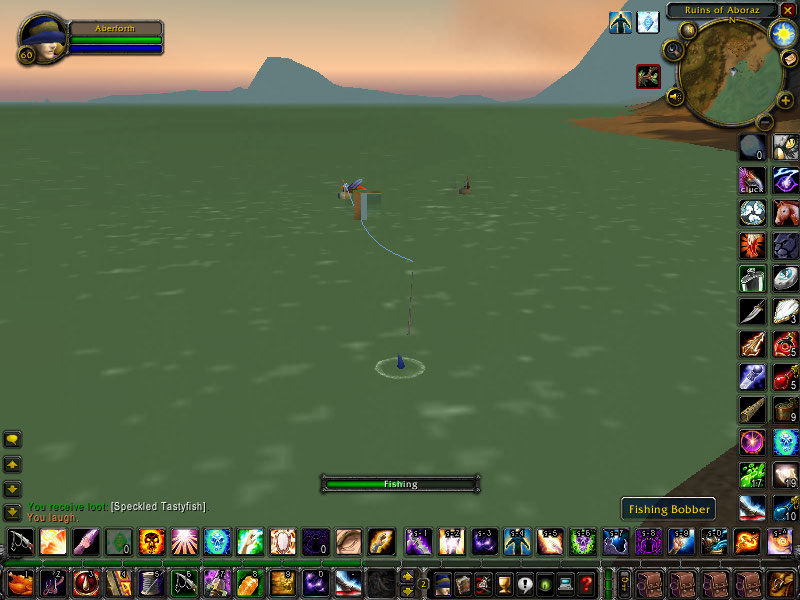Viewport: 800px width, 600px height.
Task: Click the minimap speaker sound button
Action: [x=675, y=97]
